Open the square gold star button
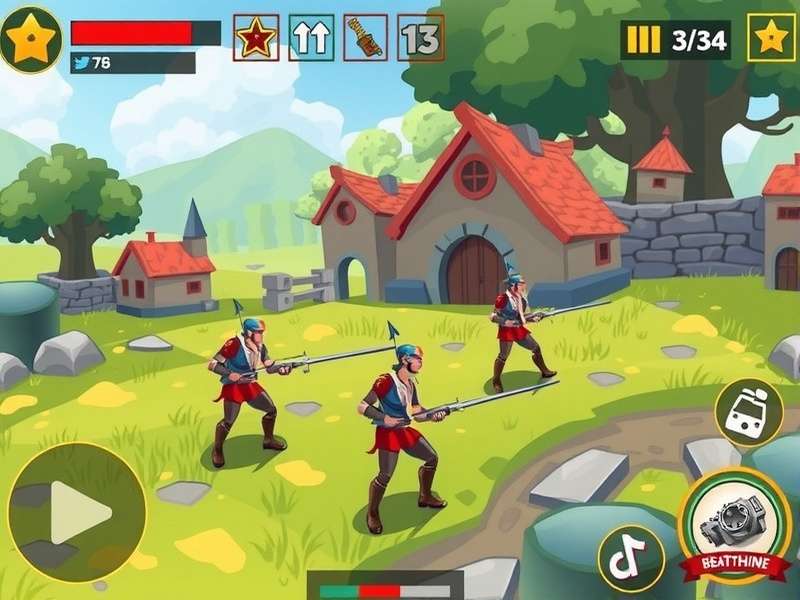The width and height of the screenshot is (800, 600). tap(771, 38)
